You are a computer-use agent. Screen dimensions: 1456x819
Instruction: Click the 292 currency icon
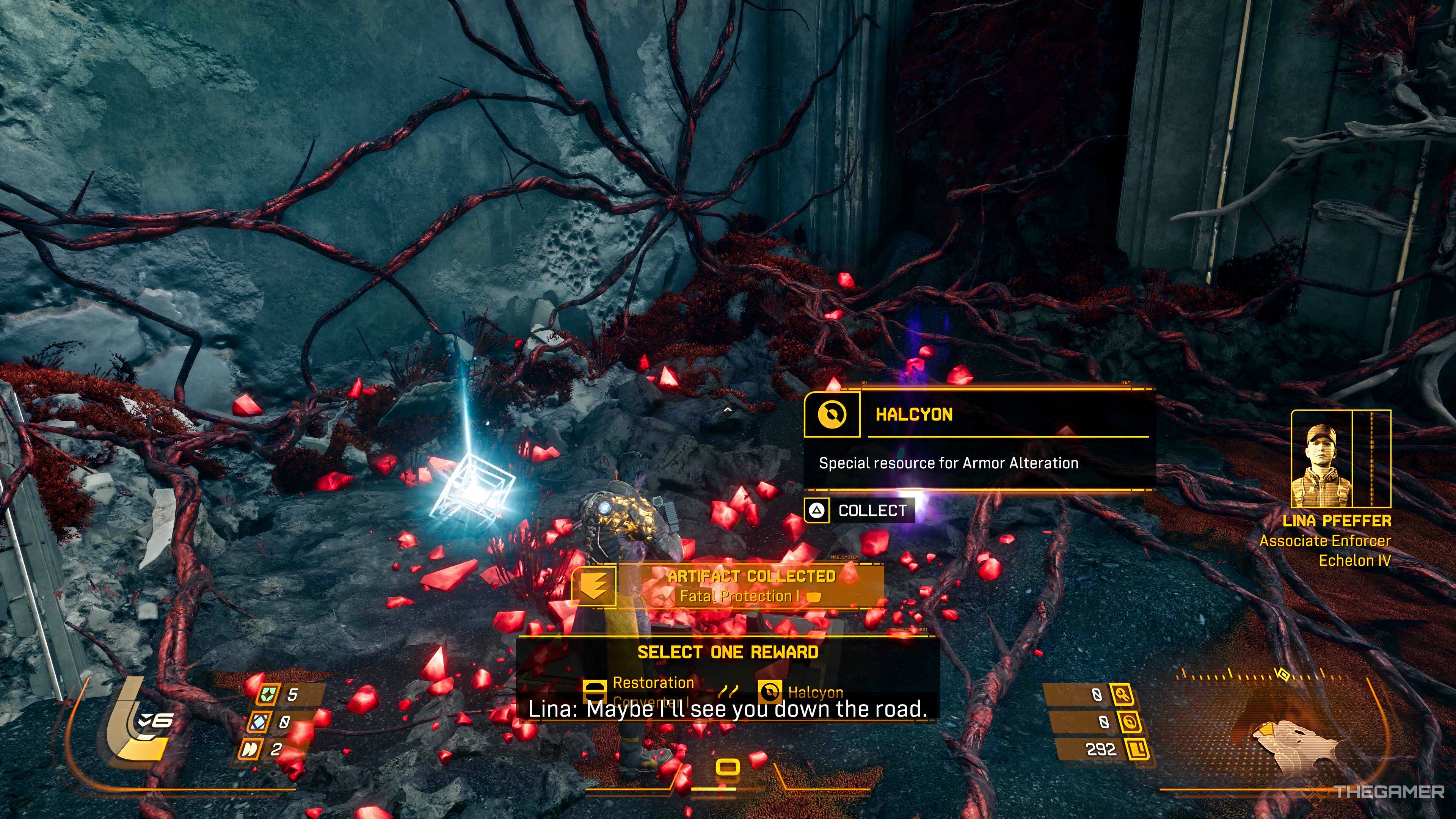point(1137,750)
